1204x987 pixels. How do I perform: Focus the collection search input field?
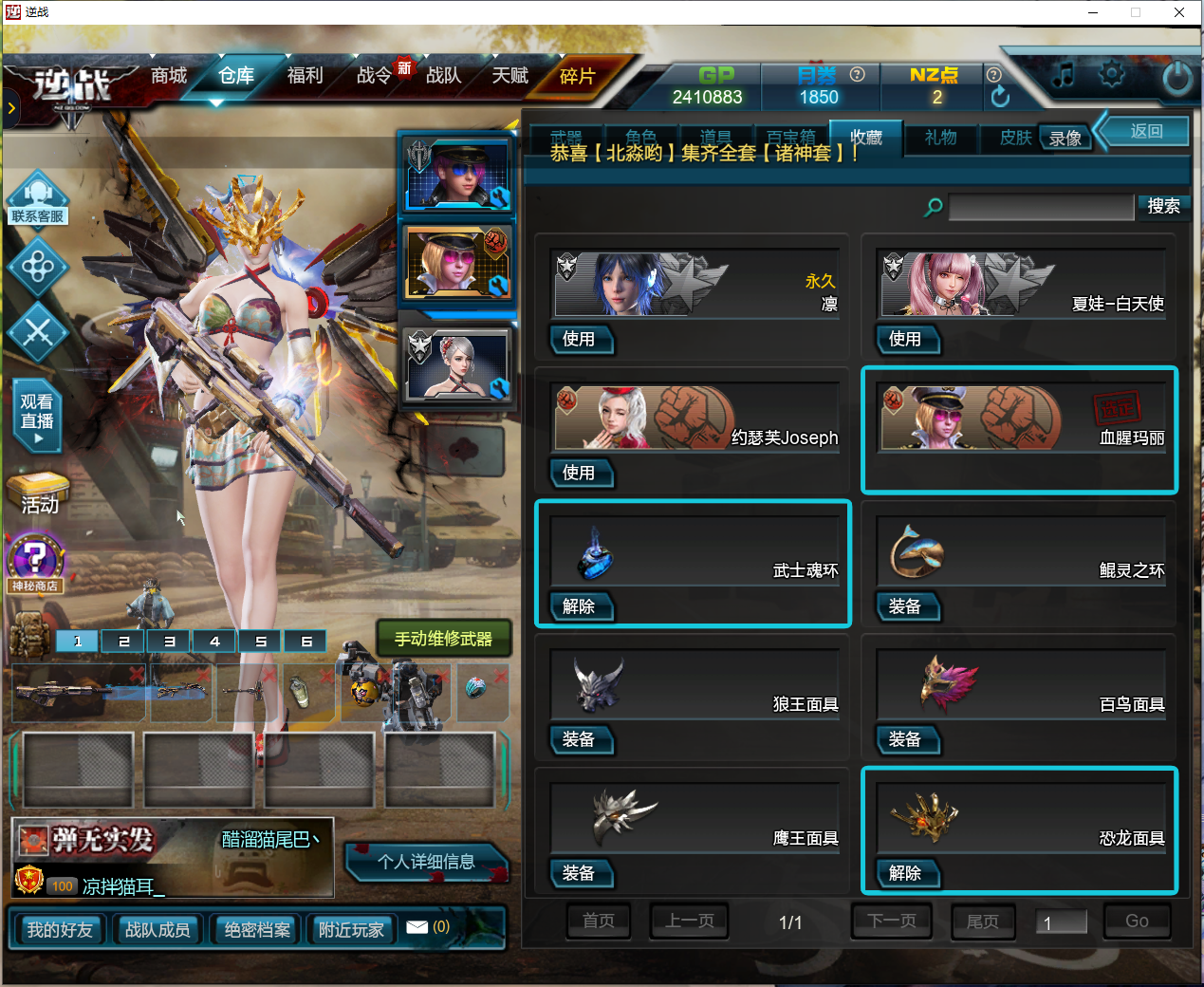pos(1041,207)
